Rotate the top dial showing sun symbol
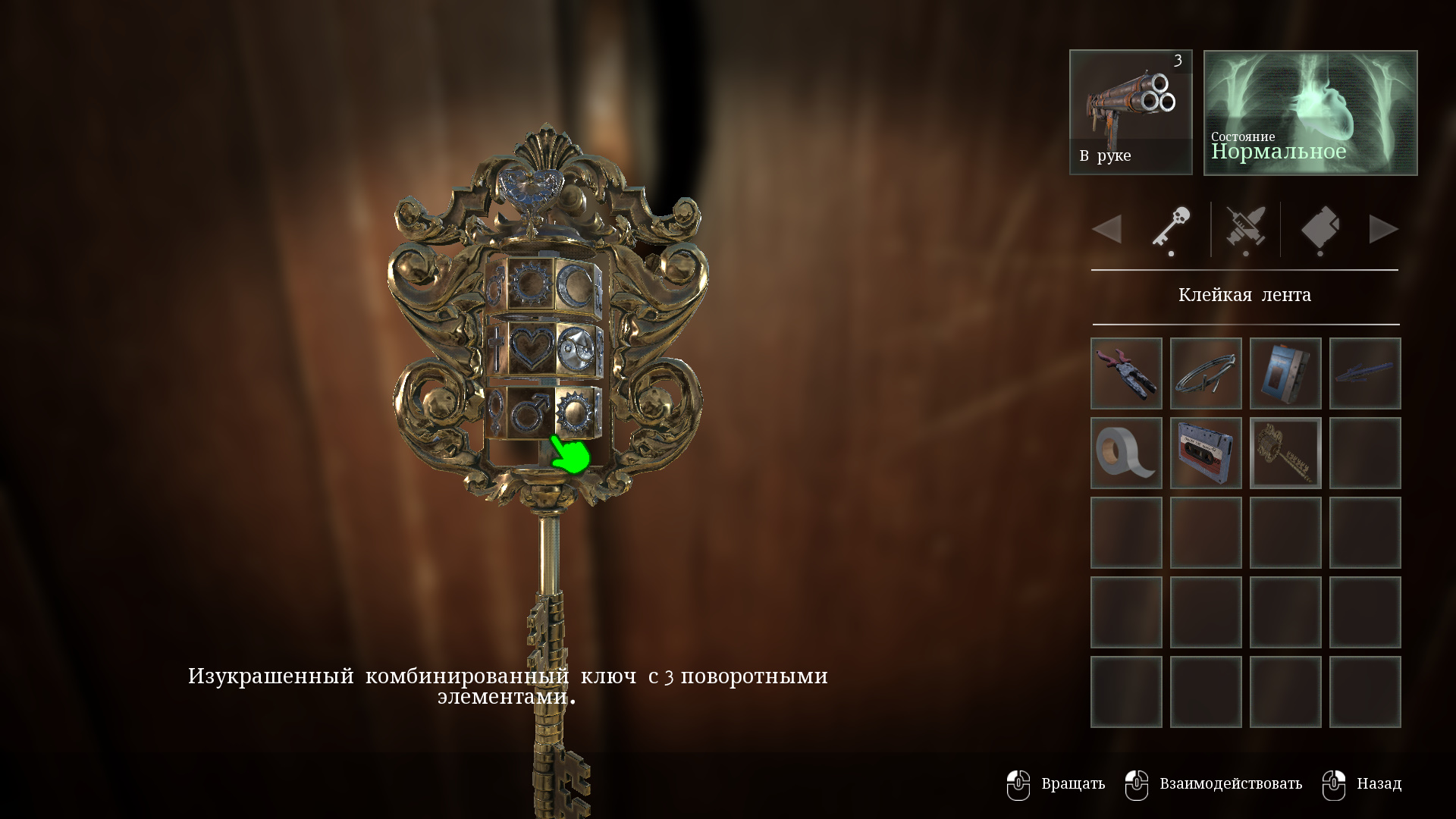1456x819 pixels. coord(530,284)
